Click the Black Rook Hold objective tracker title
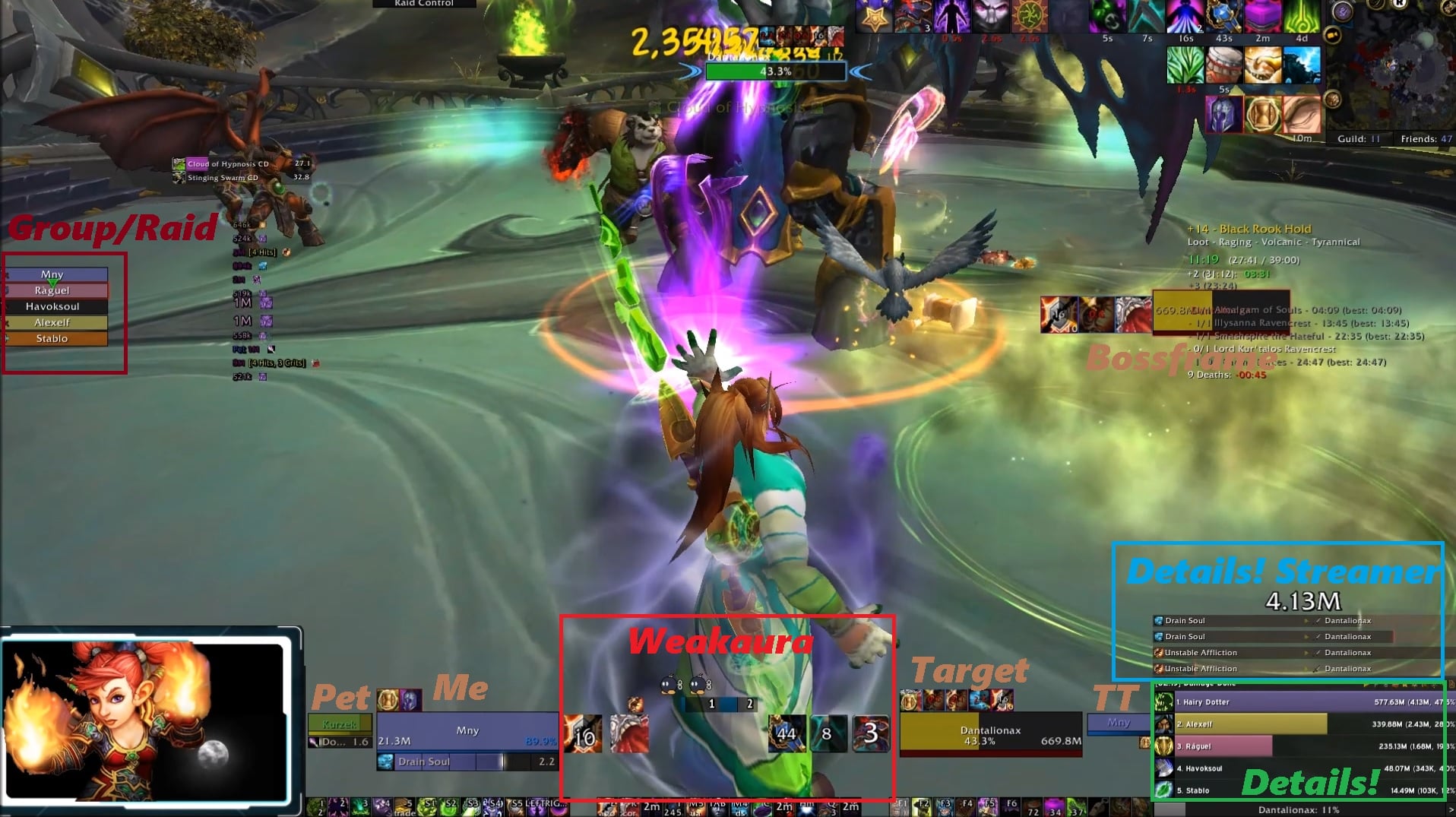This screenshot has height=817, width=1456. (x=1265, y=229)
